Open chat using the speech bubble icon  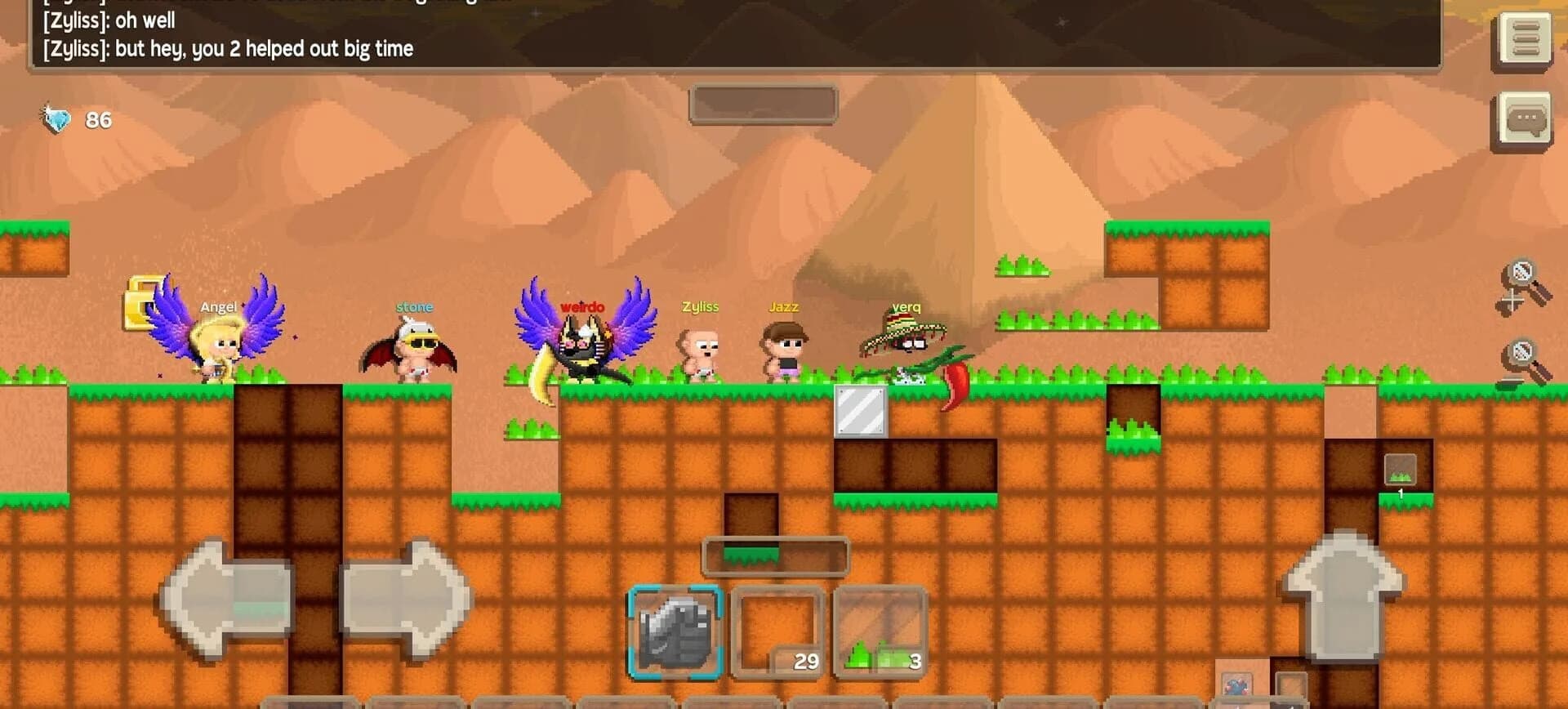1526,117
